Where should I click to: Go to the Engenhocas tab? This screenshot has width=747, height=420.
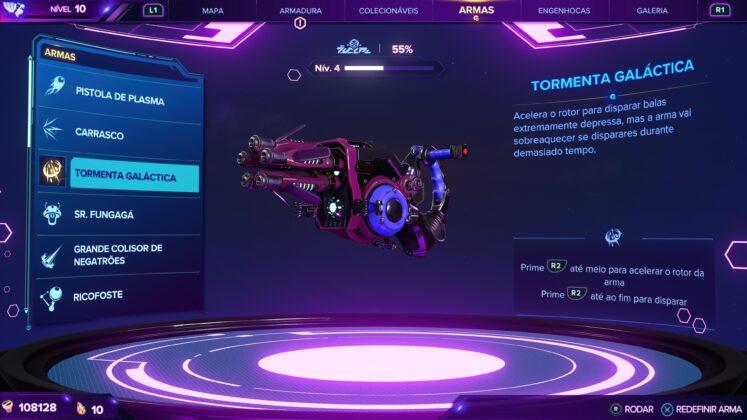point(563,10)
